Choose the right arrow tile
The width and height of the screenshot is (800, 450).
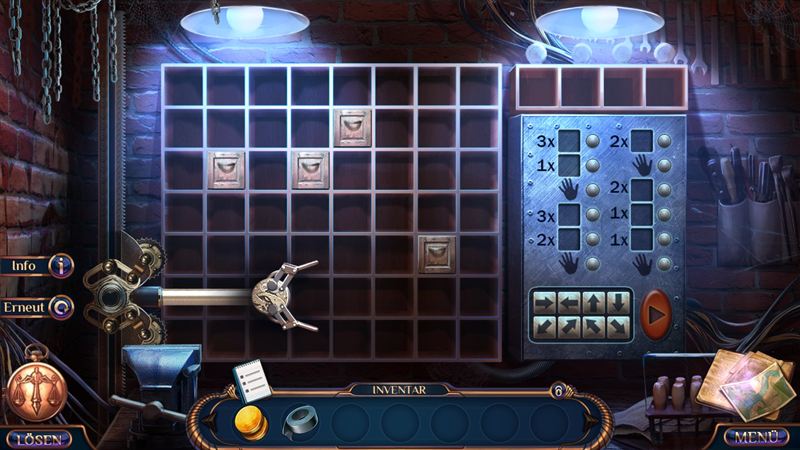pyautogui.click(x=546, y=302)
